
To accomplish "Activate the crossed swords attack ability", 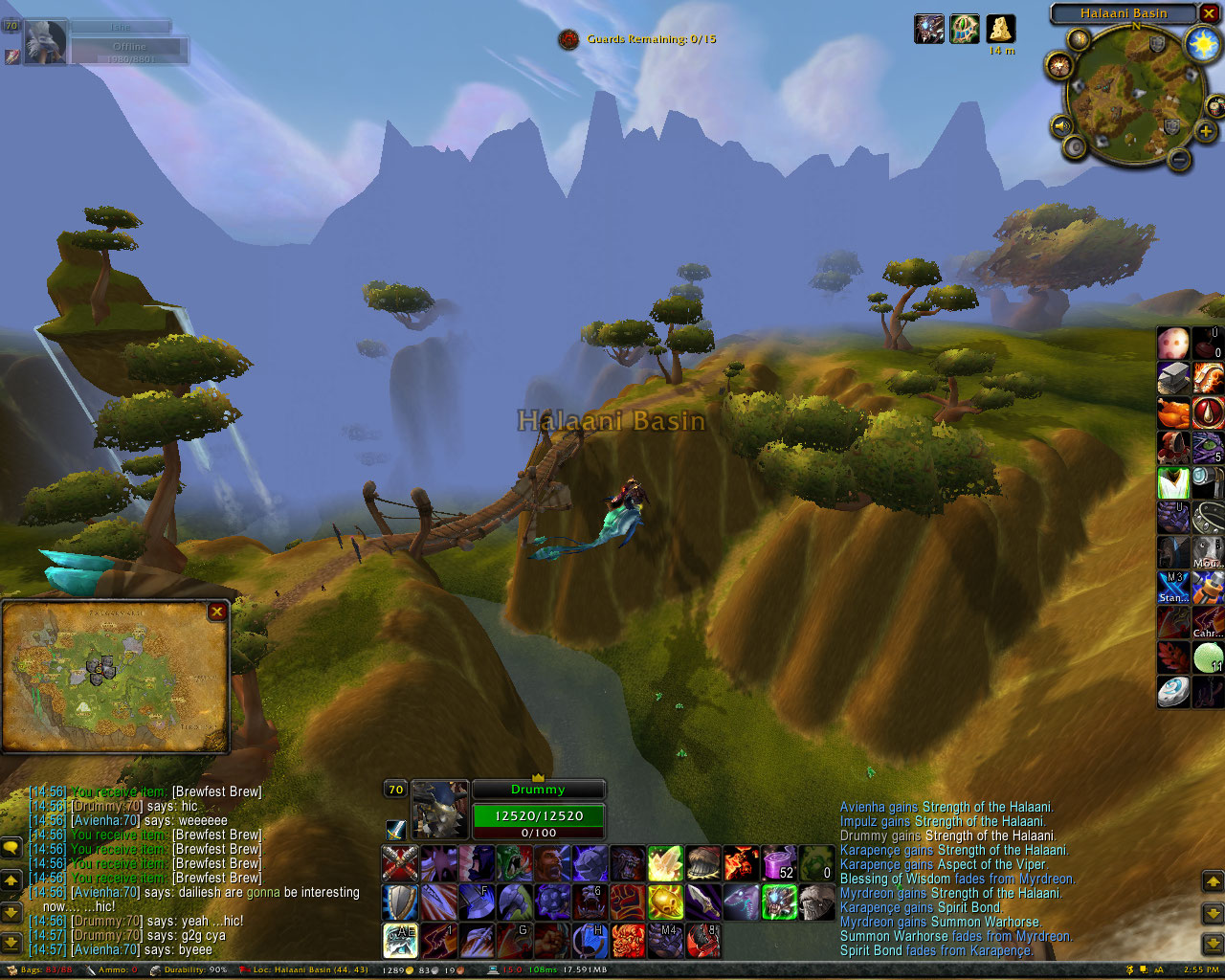I will coord(400,863).
